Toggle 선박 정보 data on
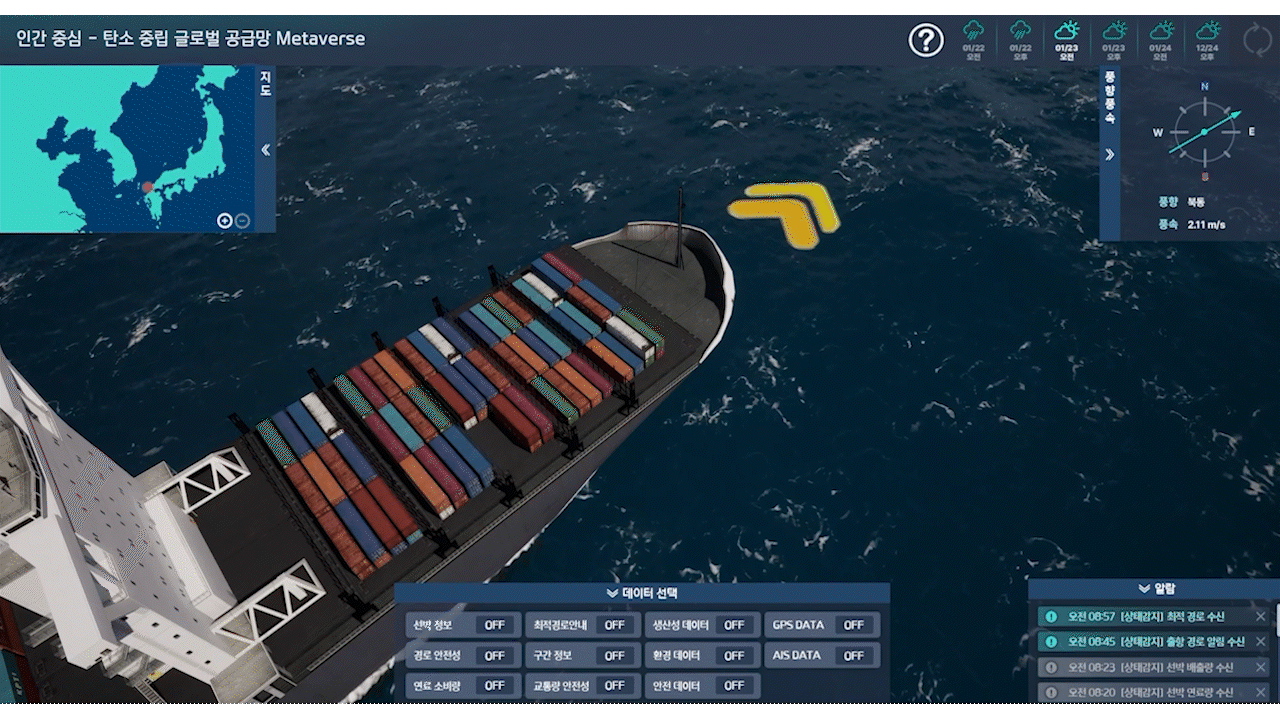Viewport: 1280px width, 720px height. [x=494, y=625]
